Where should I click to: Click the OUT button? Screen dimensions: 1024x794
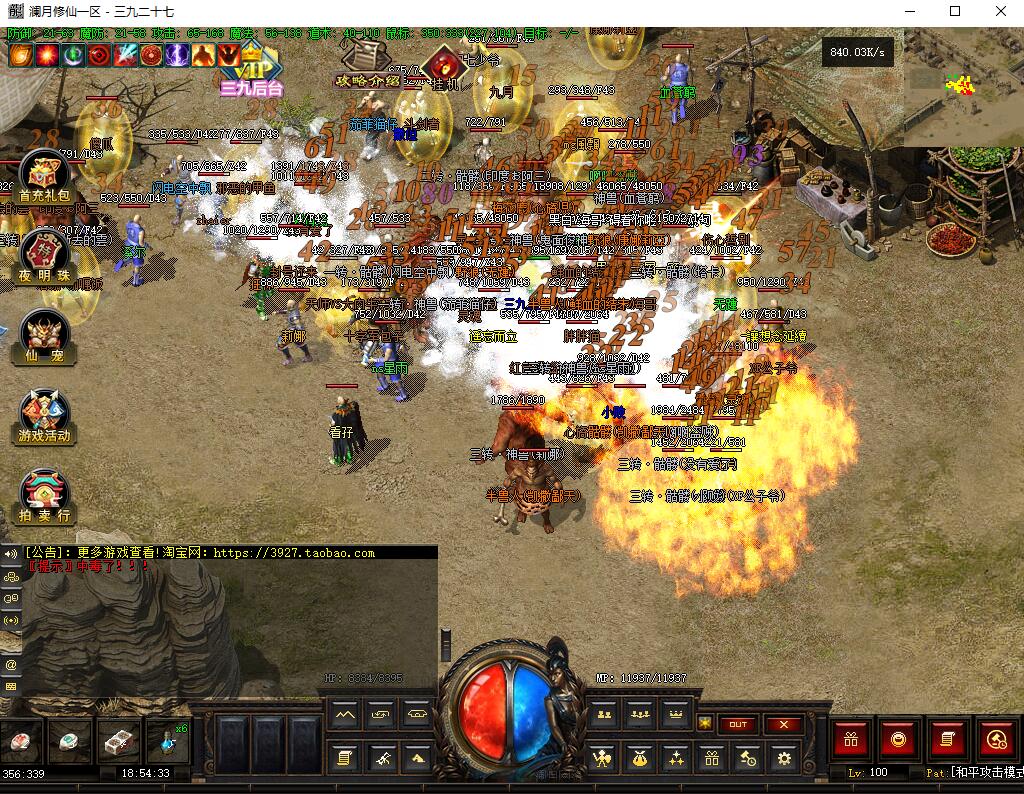pos(738,724)
